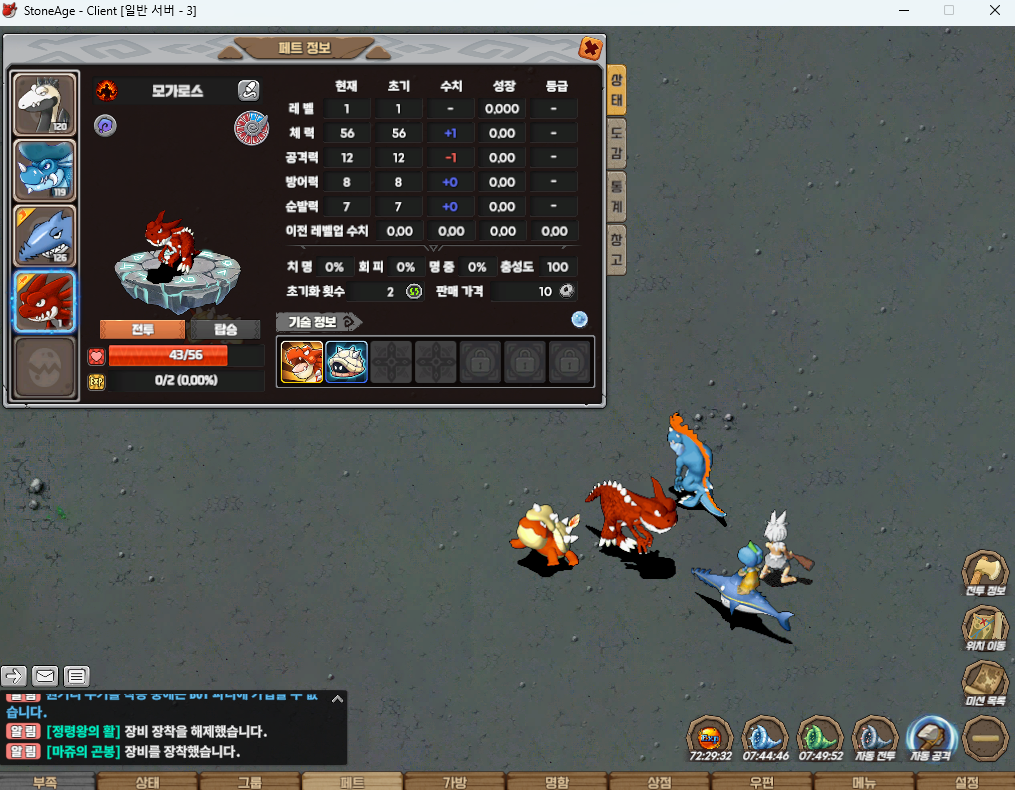Image resolution: width=1015 pixels, height=790 pixels.
Task: Select the white spiked shell skill icon
Action: click(x=346, y=362)
